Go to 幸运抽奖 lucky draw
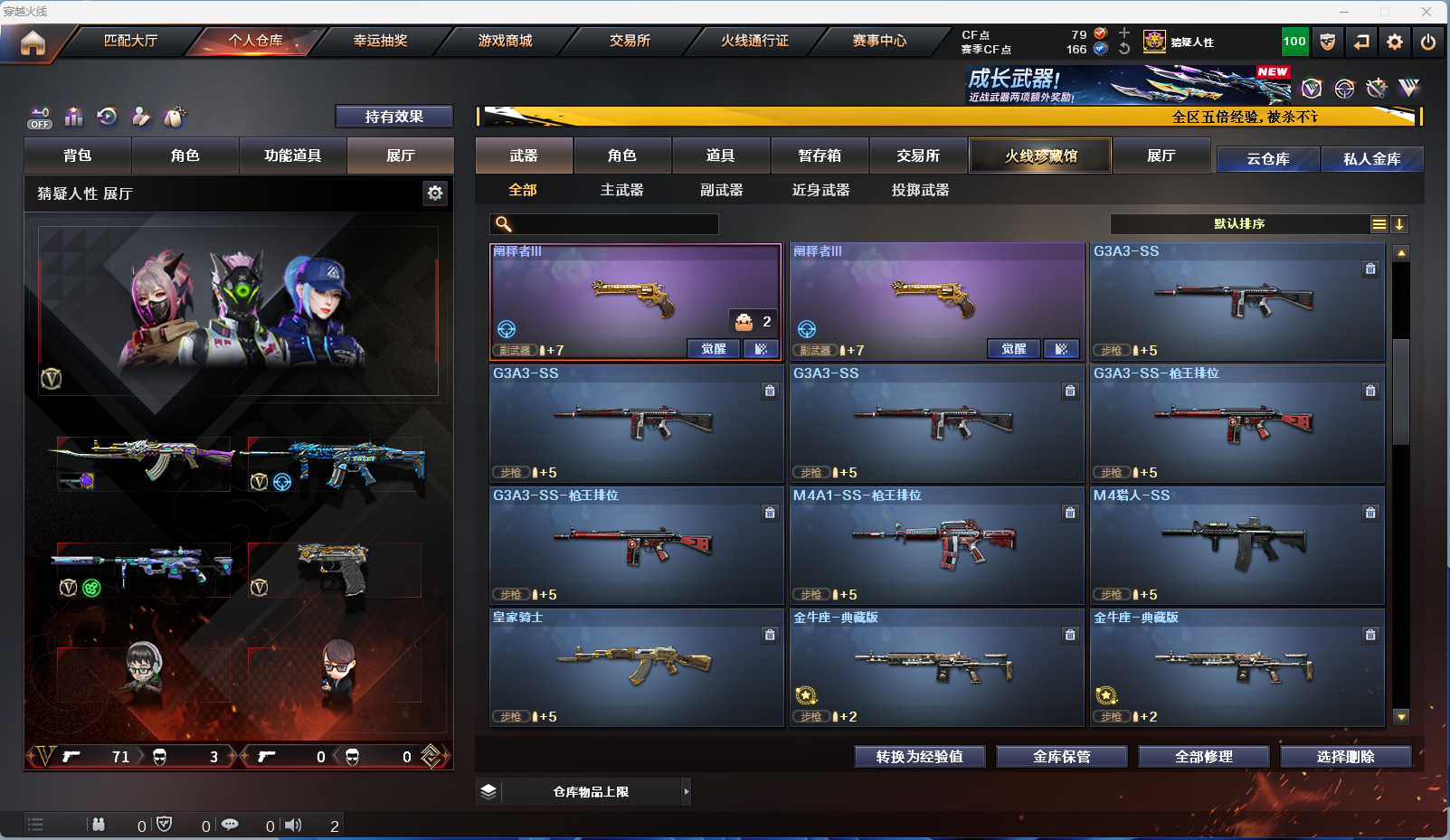 coord(380,41)
